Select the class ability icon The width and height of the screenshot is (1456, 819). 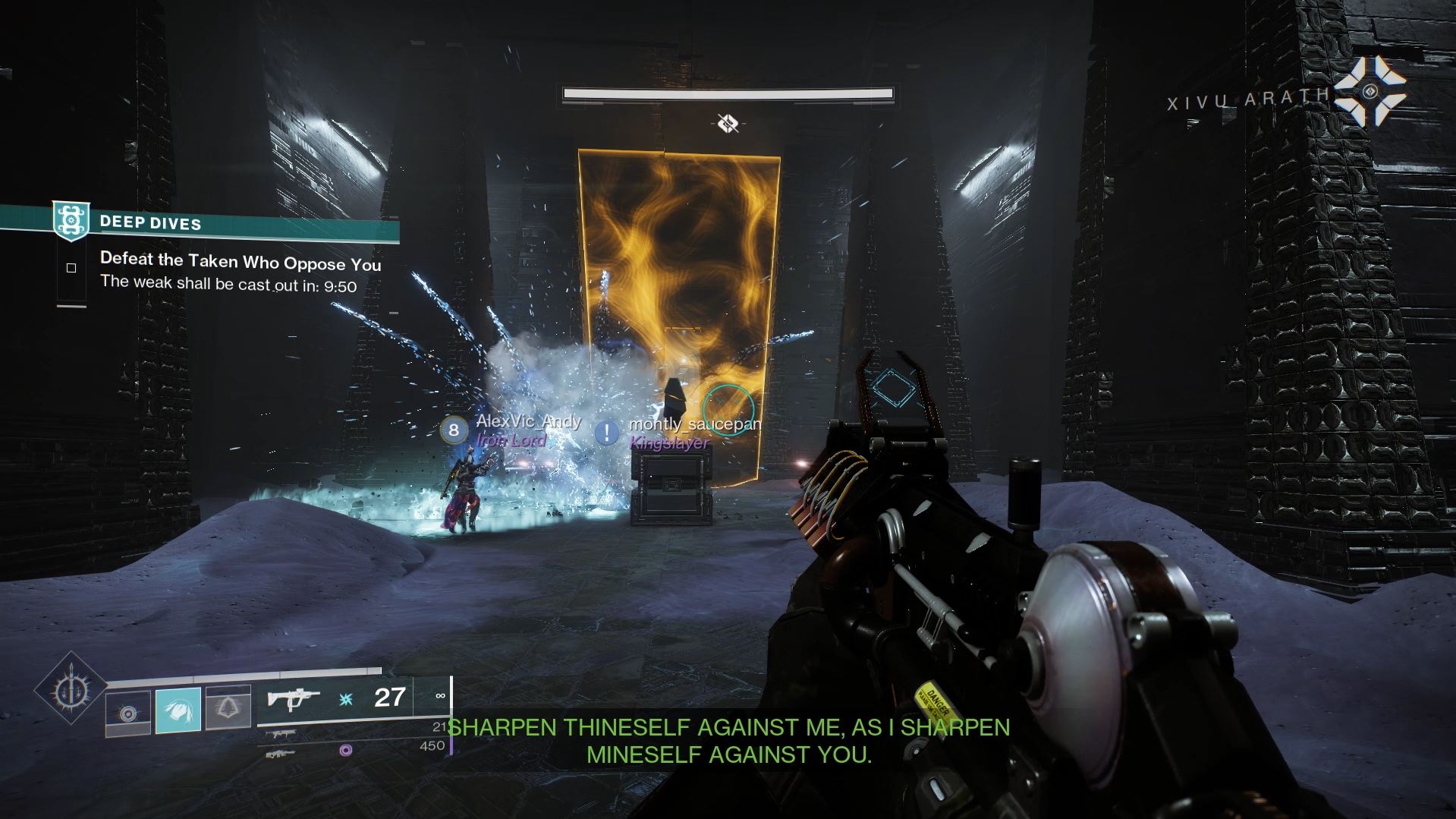[228, 710]
